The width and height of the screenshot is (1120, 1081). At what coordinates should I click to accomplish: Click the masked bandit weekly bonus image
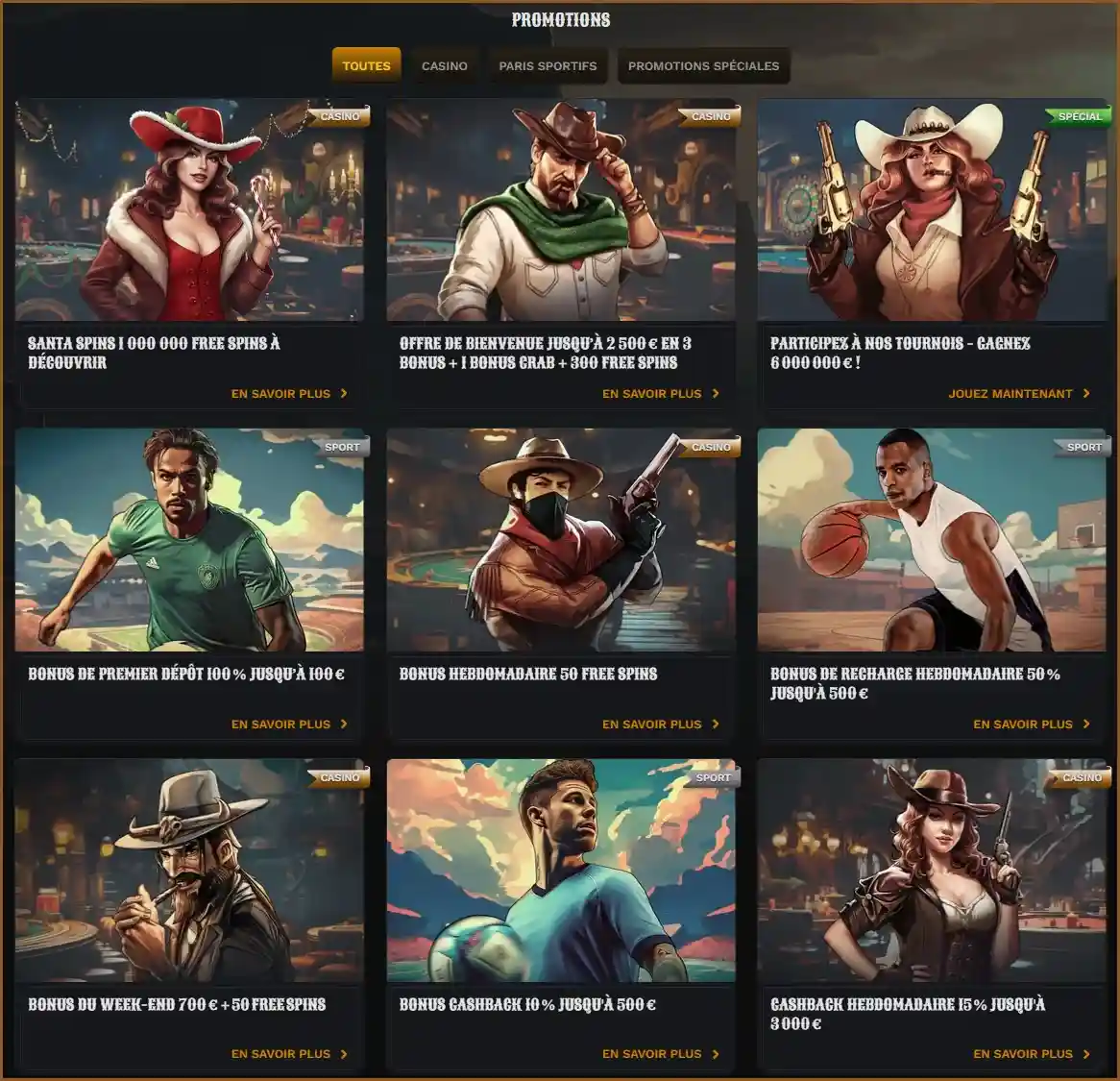561,540
